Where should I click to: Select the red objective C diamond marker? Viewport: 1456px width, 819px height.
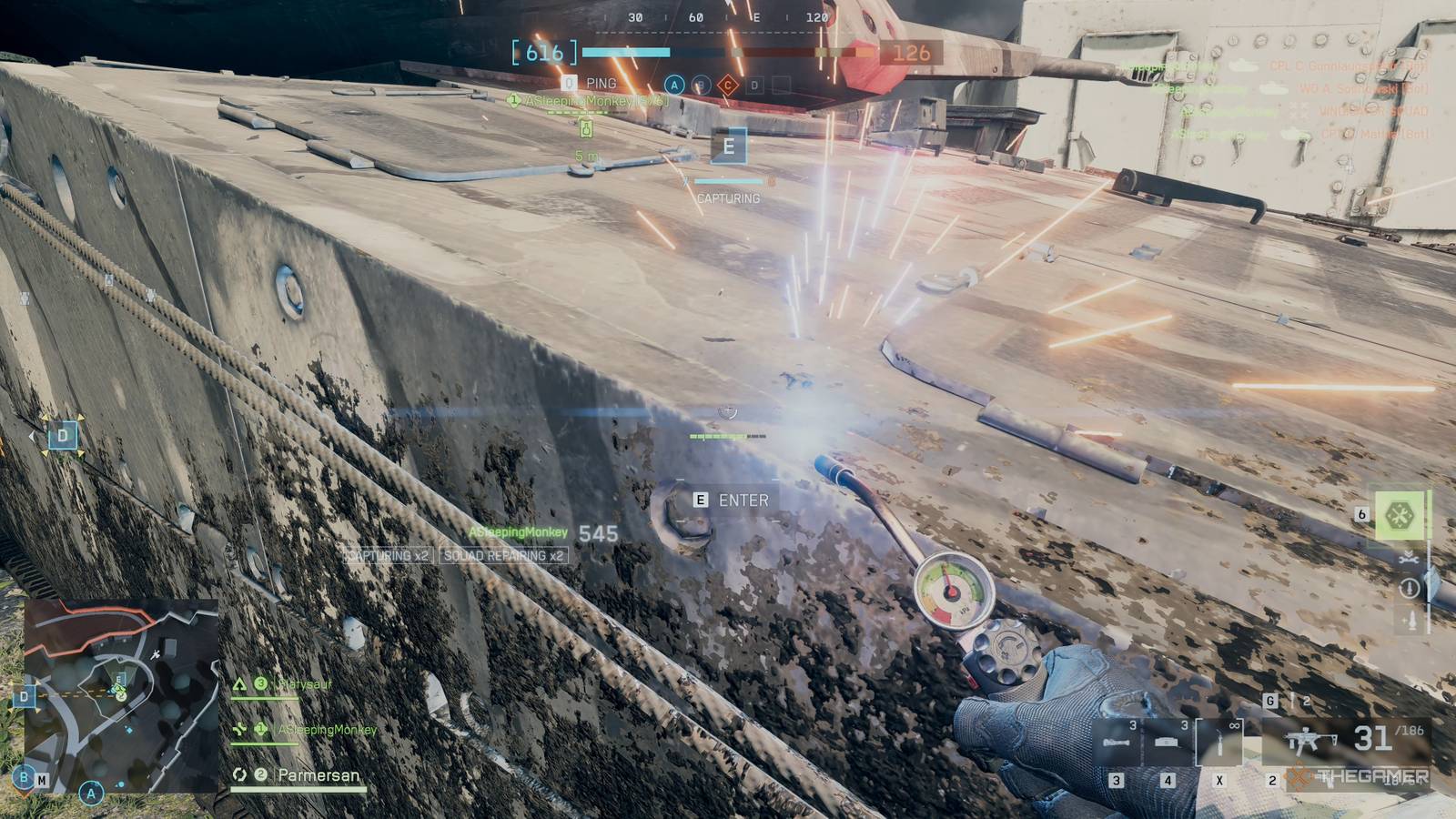pos(727,86)
